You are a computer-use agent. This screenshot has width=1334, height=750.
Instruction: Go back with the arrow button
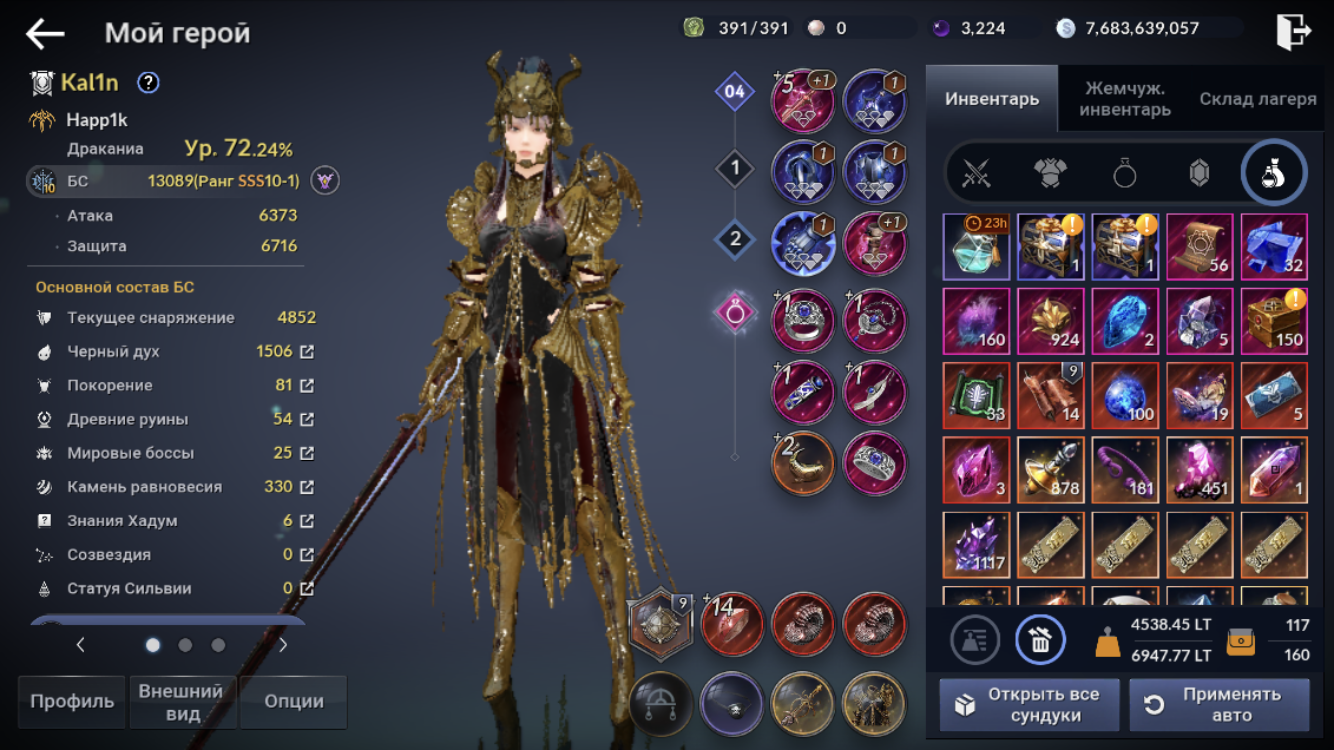tap(45, 34)
